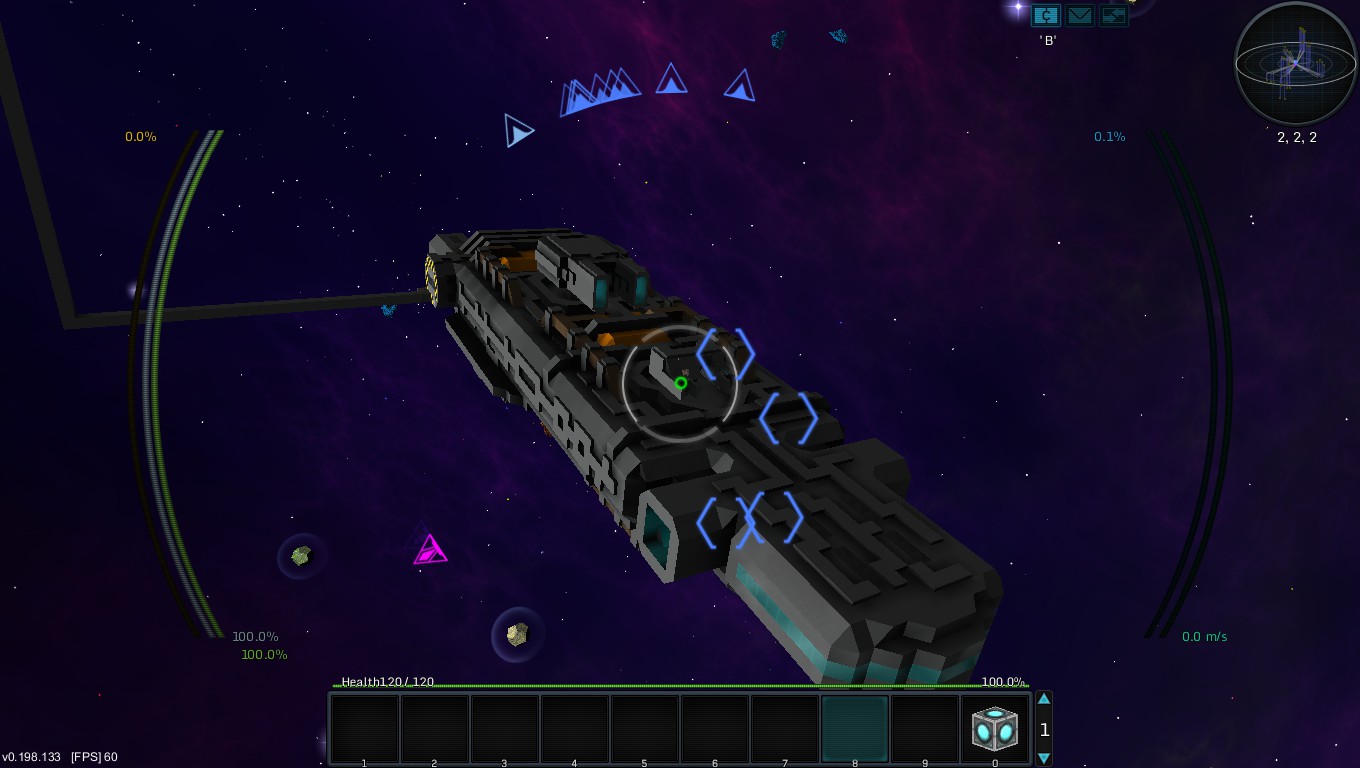Open the mail envelope icon

click(x=1080, y=15)
